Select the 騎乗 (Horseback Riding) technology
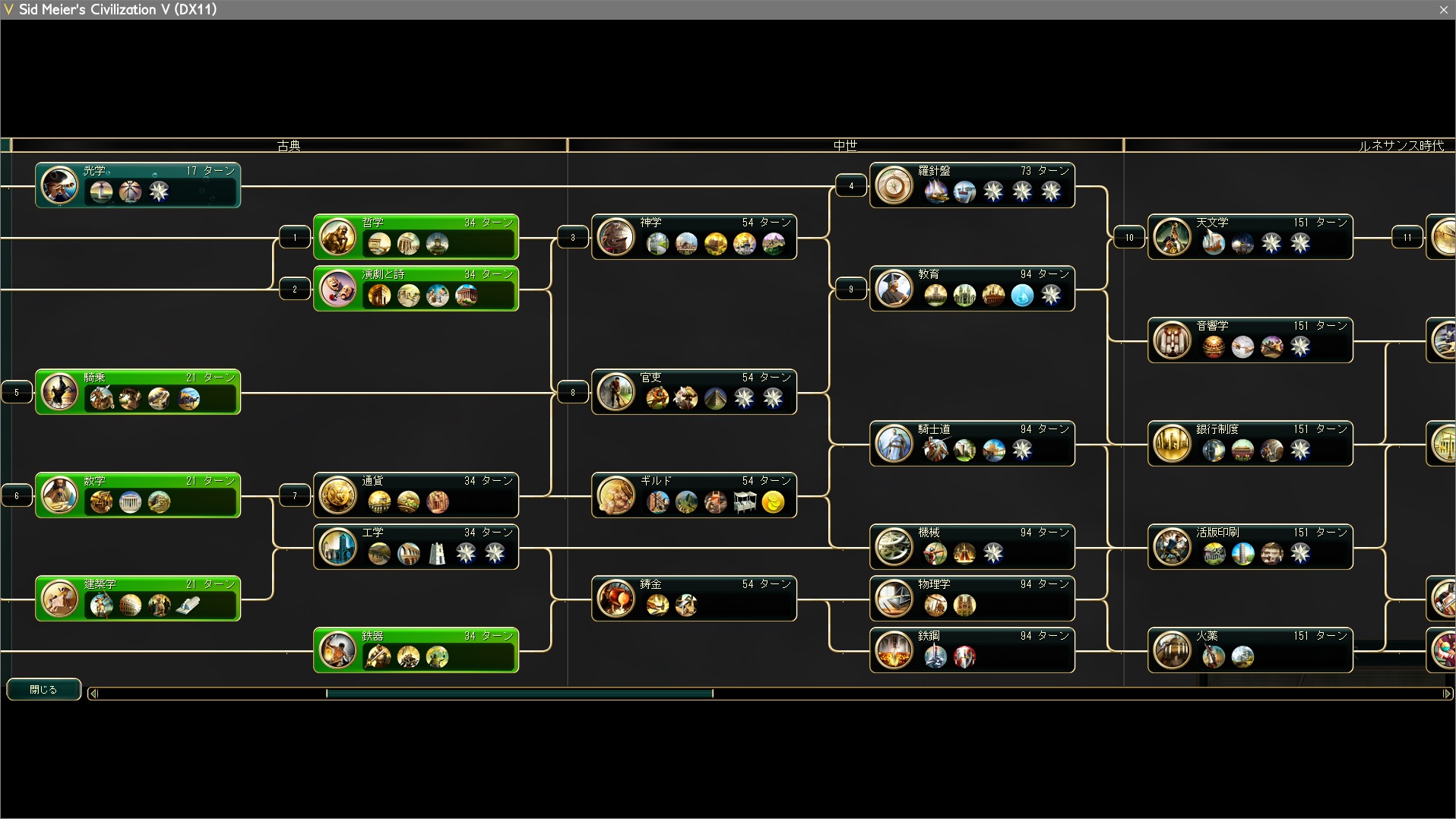Screen dimensions: 1456x819 click(x=138, y=392)
